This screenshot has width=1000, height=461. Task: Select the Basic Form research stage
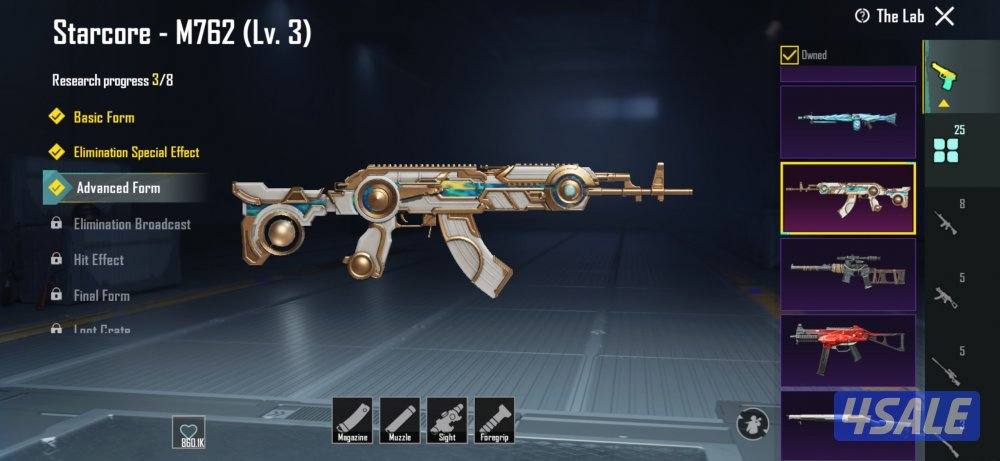point(103,117)
